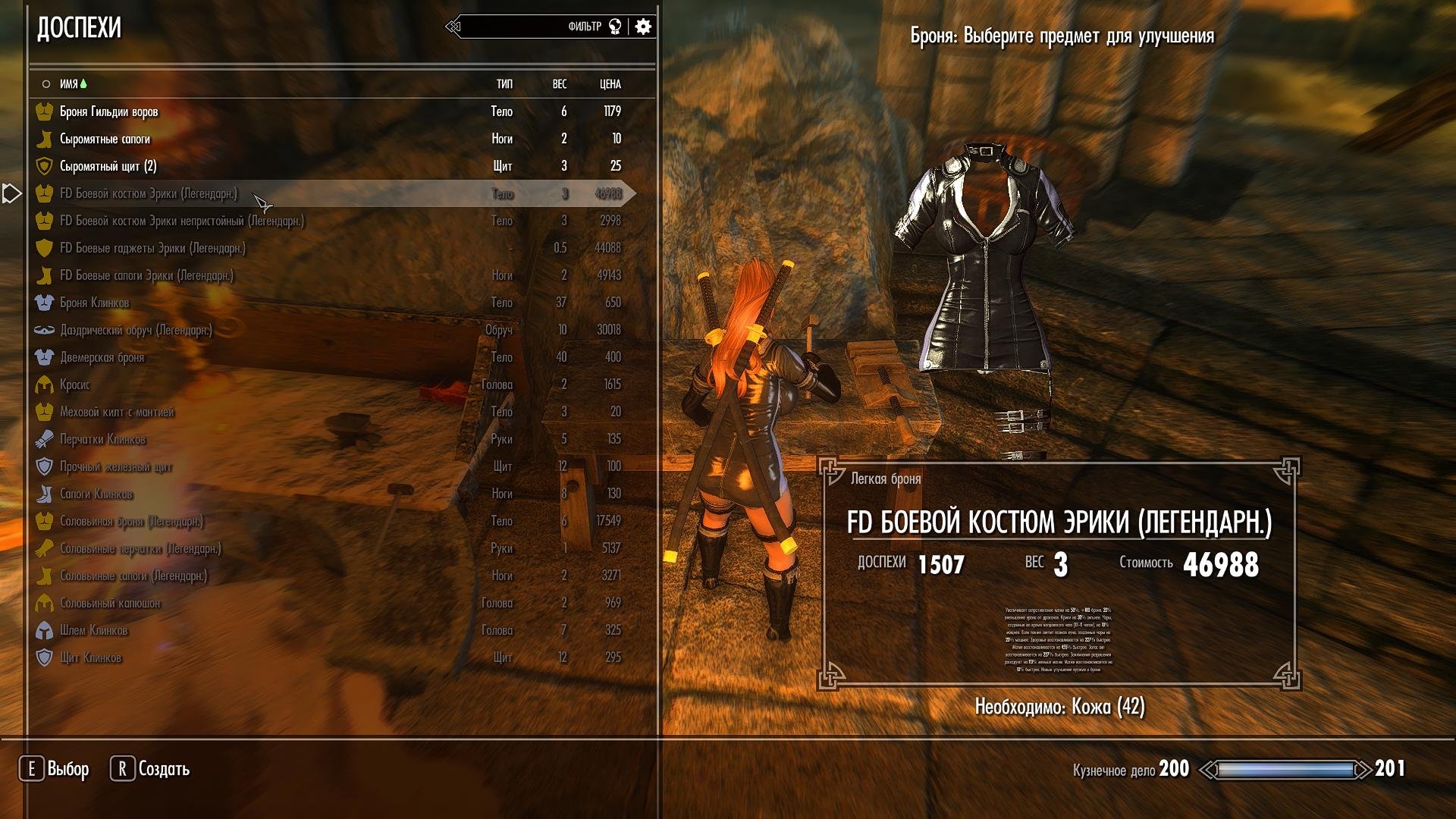The width and height of the screenshot is (1456, 819).
Task: Pick Даэдрический обруч from the list
Action: click(x=136, y=330)
